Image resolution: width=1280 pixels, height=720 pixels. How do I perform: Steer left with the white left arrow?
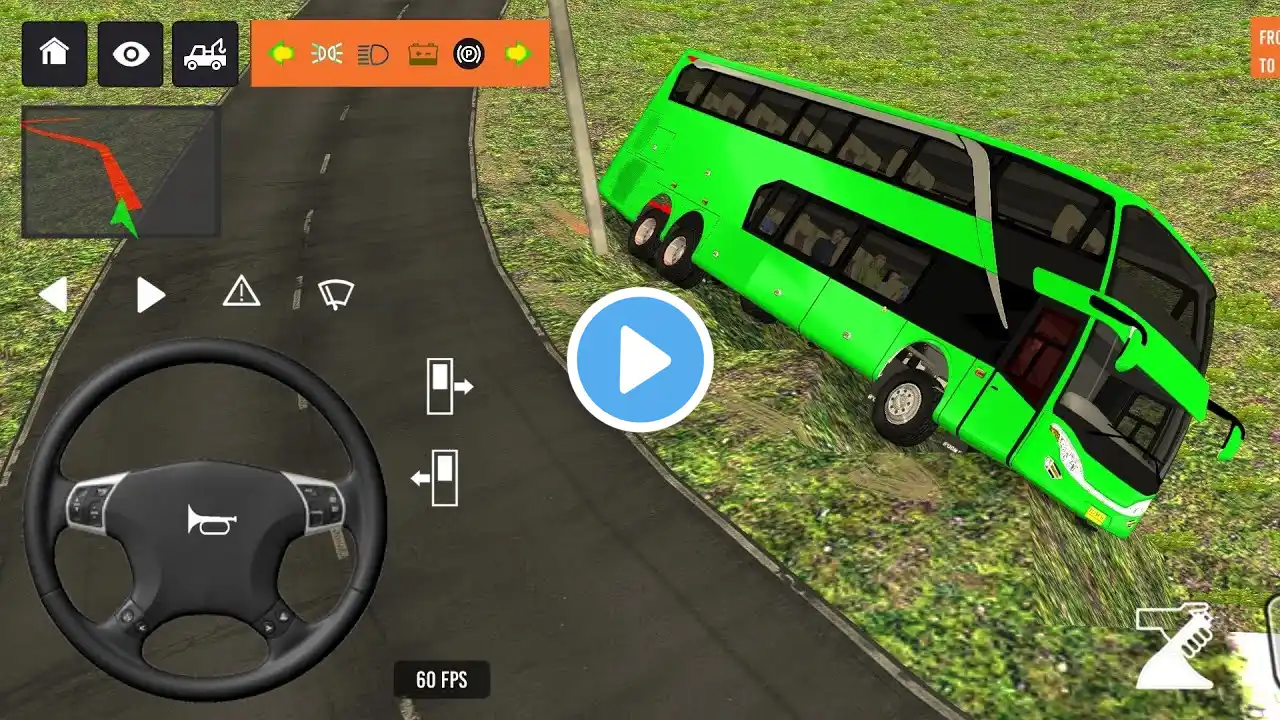pyautogui.click(x=54, y=295)
